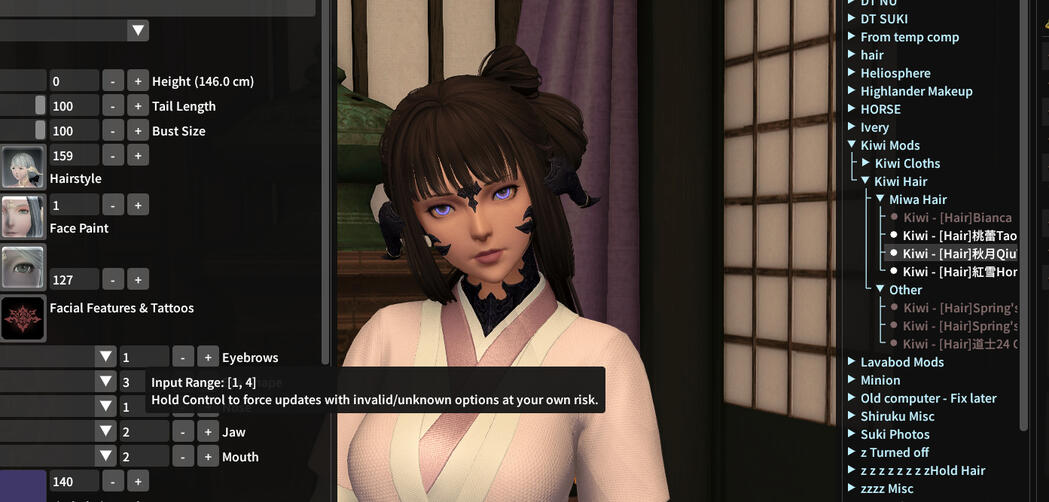Open the Face Paint picker thumbnail

[x=23, y=216]
